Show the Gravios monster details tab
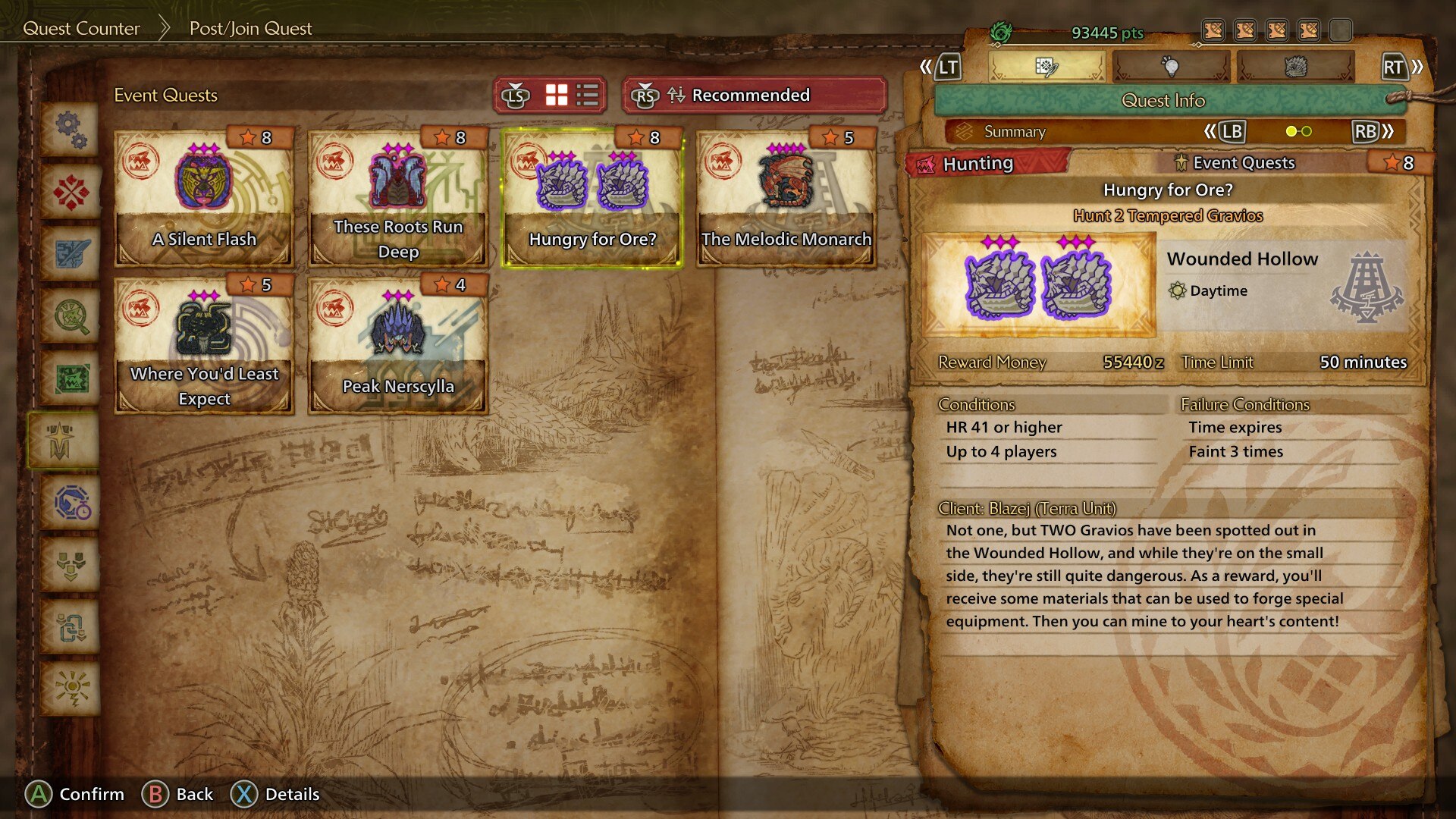Screen dimensions: 1456x819 (1294, 67)
